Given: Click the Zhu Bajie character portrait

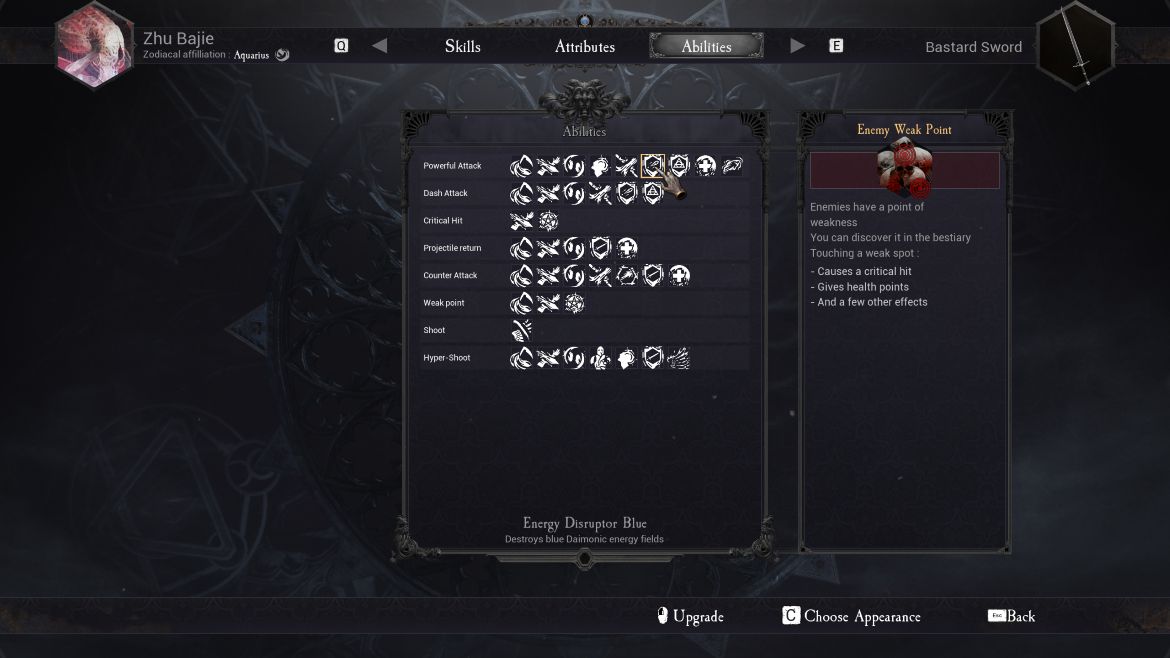Looking at the screenshot, I should click(94, 45).
